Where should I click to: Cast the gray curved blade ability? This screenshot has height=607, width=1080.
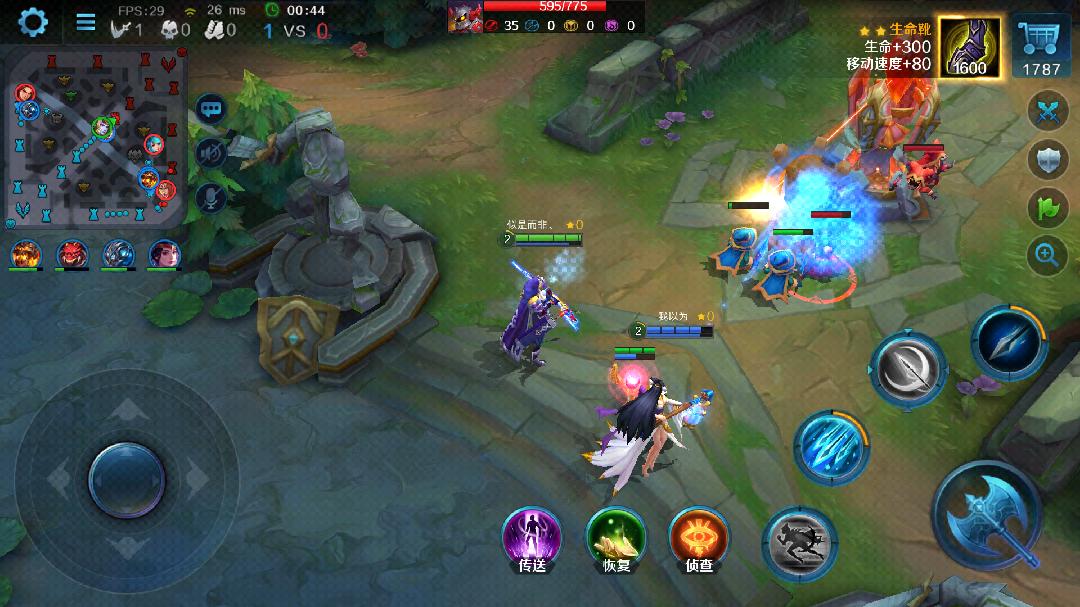907,369
